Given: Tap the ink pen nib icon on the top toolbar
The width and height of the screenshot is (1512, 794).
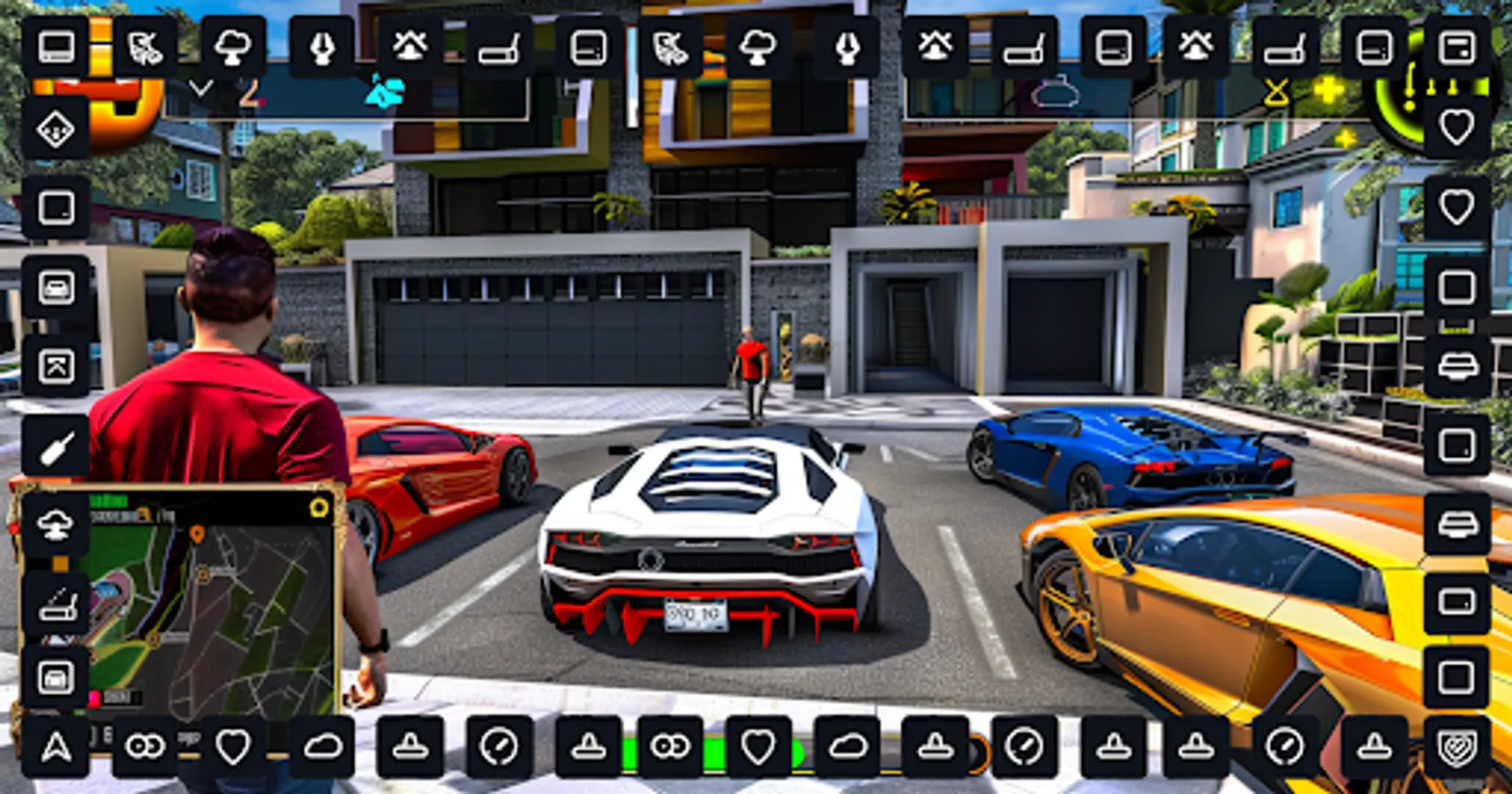Looking at the screenshot, I should coord(322,46).
